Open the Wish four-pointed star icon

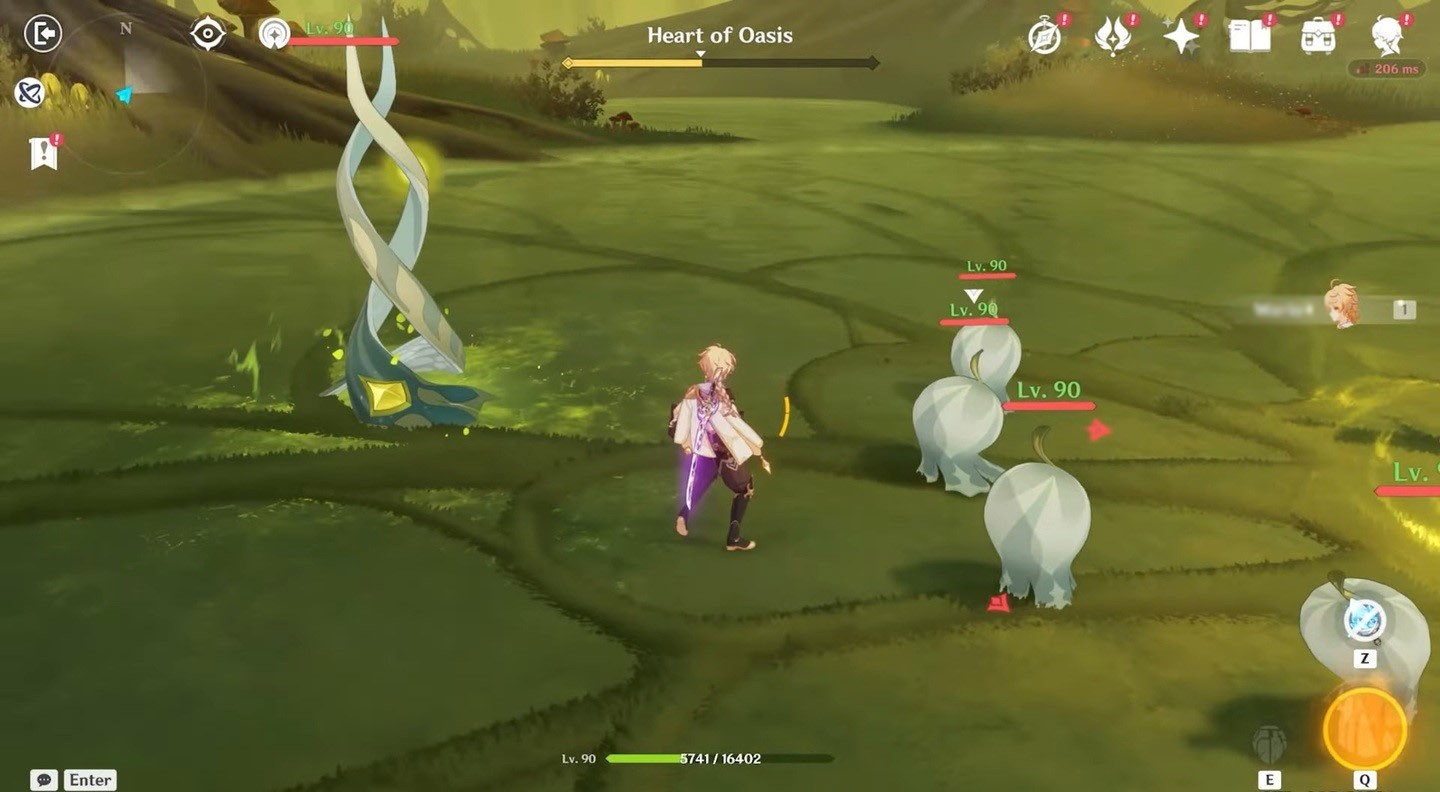1181,36
